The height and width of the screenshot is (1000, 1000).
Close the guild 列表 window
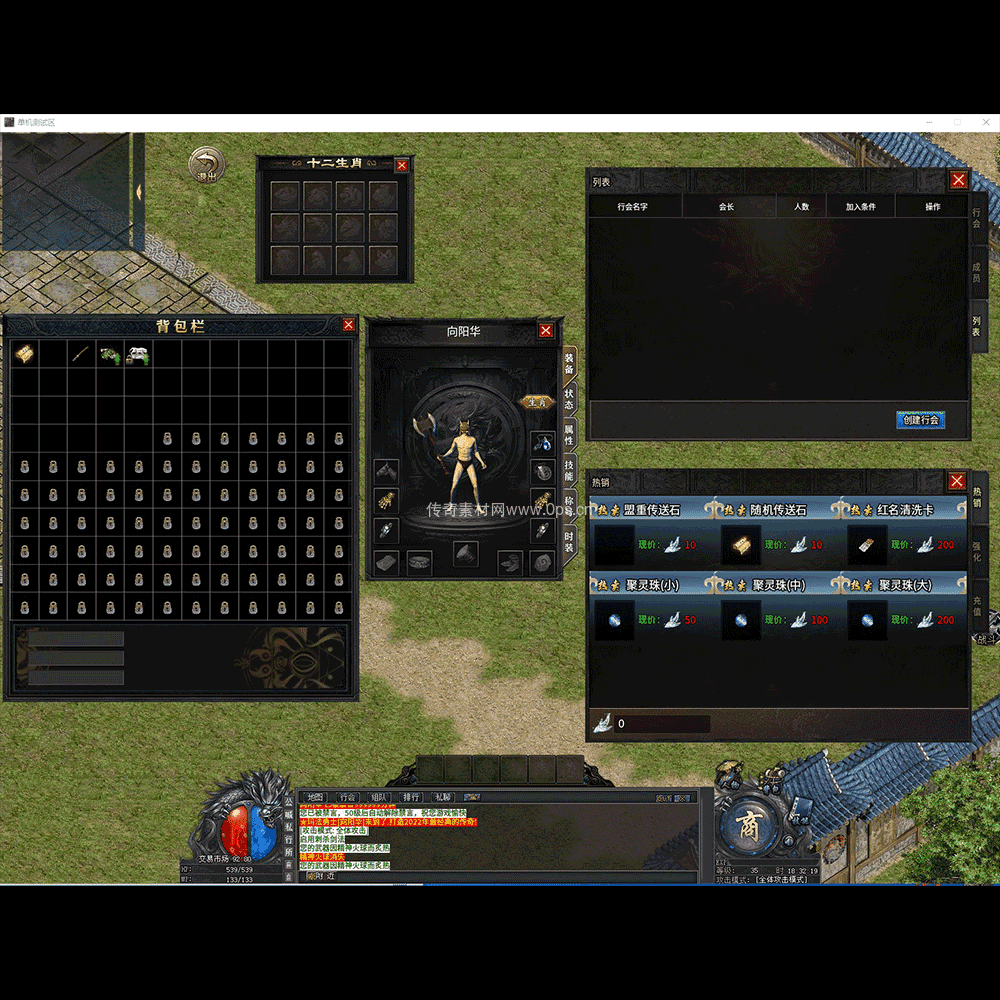[x=958, y=180]
